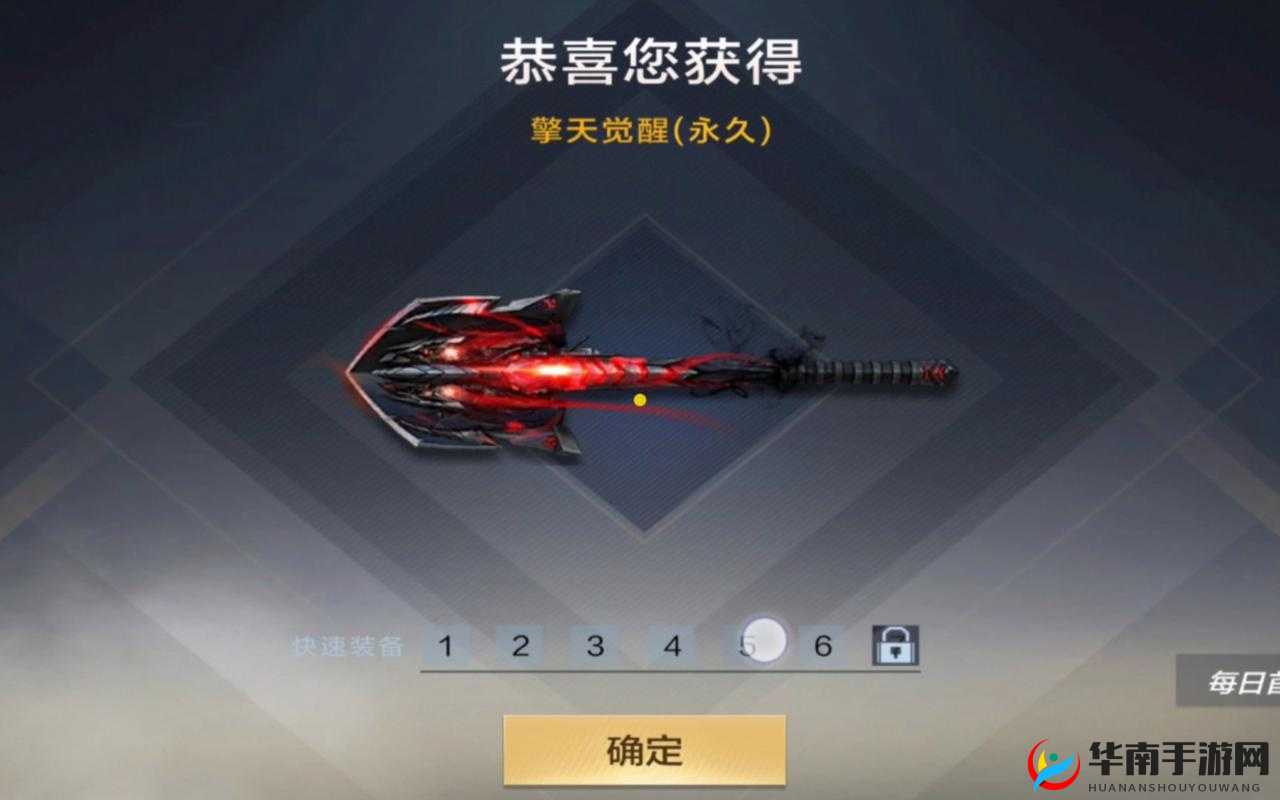The image size is (1280, 800).
Task: Select quick equip slot 4
Action: point(673,646)
